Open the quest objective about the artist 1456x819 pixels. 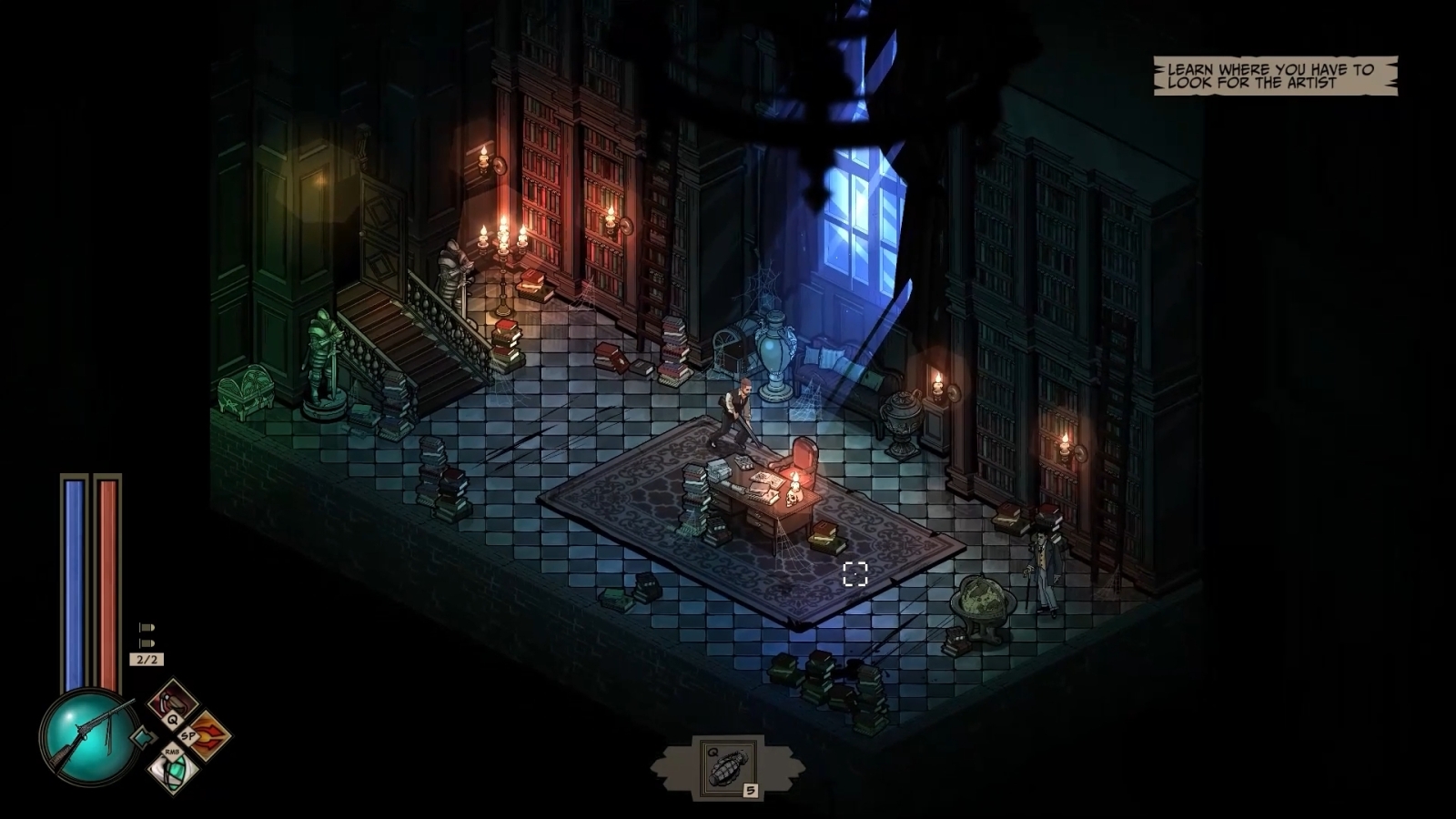click(1274, 76)
